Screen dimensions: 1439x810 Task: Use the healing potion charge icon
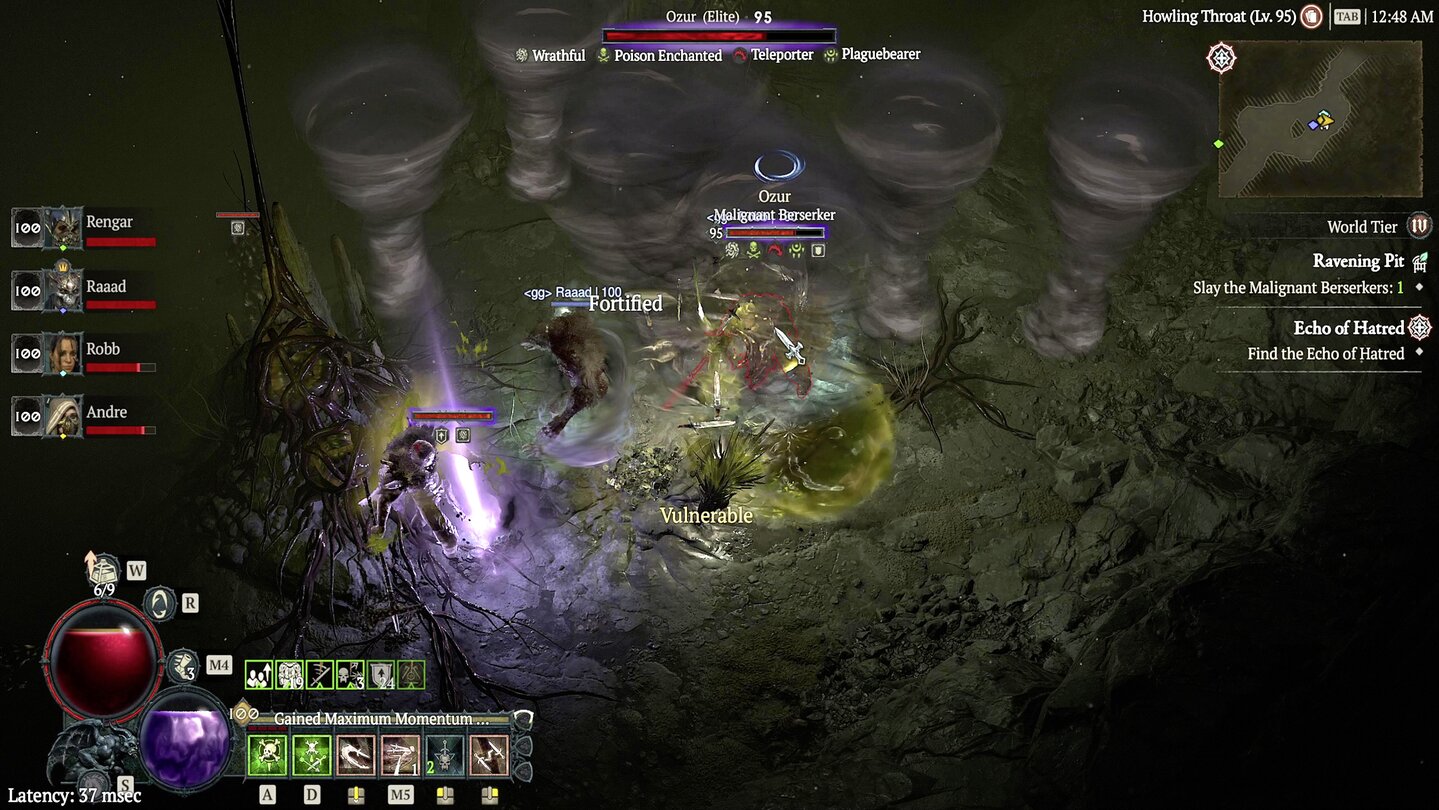click(182, 664)
